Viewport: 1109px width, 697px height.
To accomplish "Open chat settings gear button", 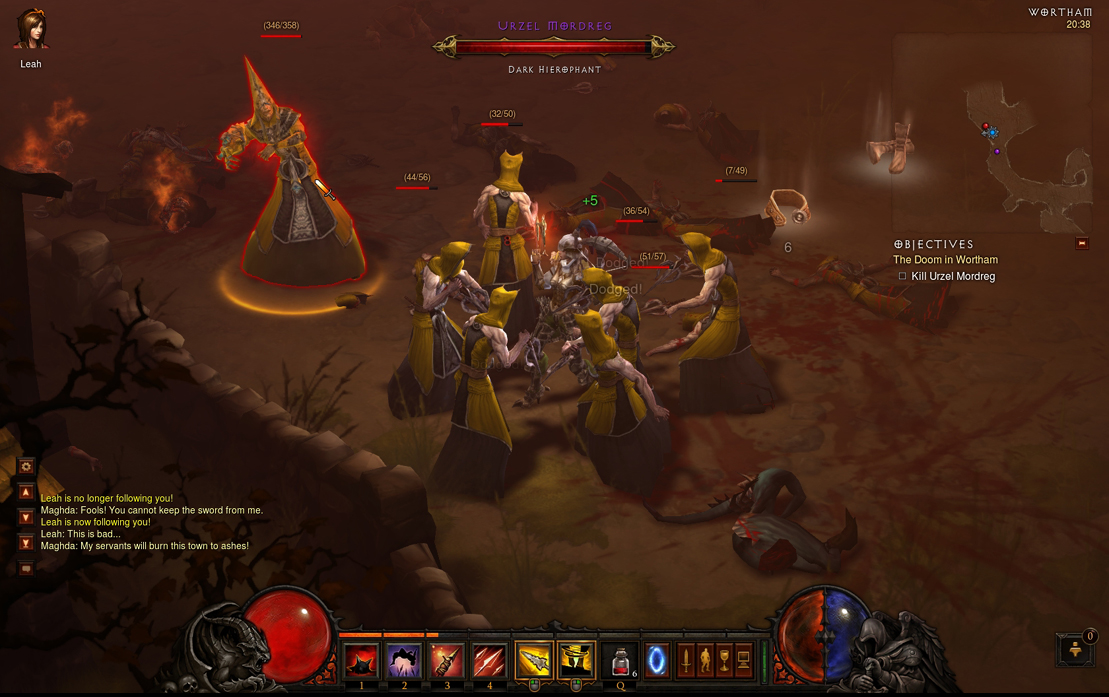I will click(26, 466).
